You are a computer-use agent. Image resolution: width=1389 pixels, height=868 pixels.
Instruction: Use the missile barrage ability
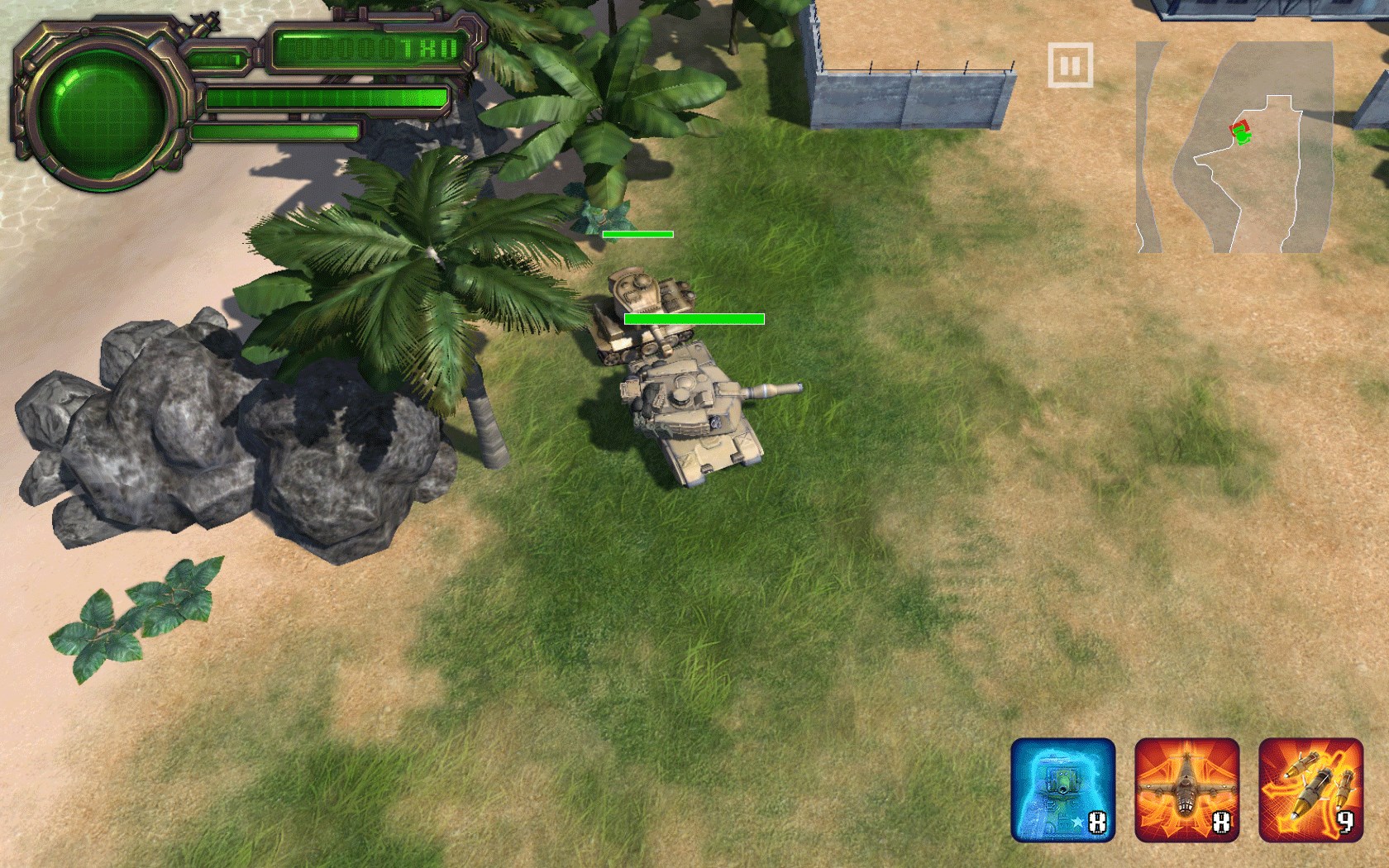pyautogui.click(x=1310, y=789)
